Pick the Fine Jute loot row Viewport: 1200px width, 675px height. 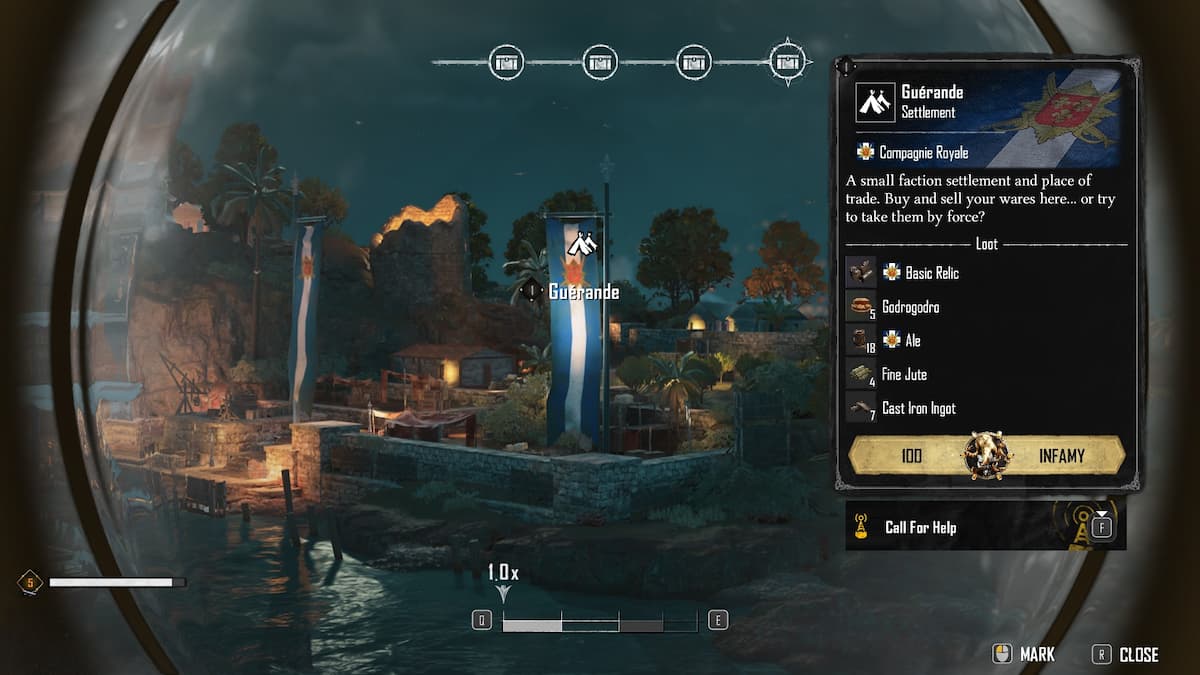(x=904, y=375)
